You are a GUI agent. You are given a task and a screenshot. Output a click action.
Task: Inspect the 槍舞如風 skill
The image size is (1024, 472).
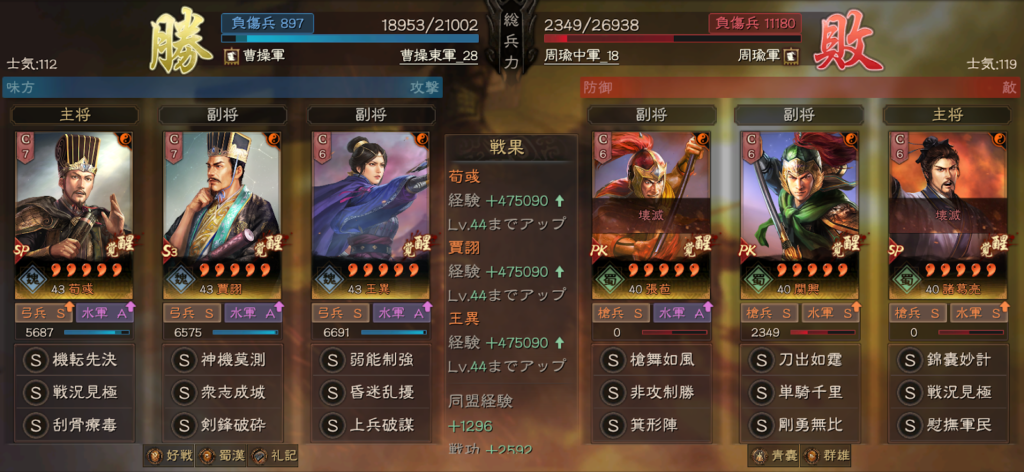[651, 360]
